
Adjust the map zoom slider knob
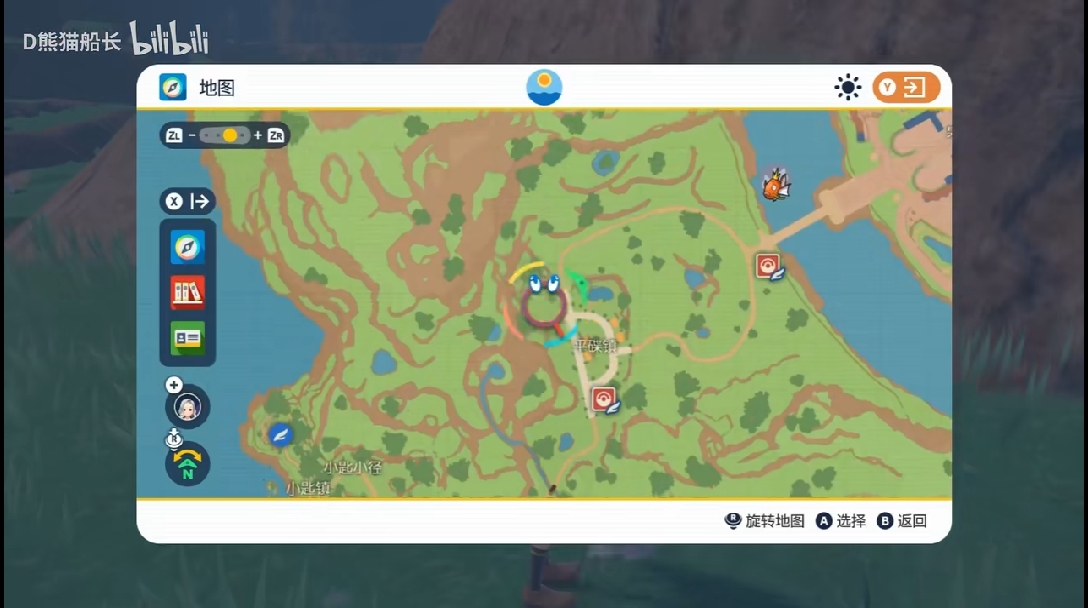click(x=230, y=135)
